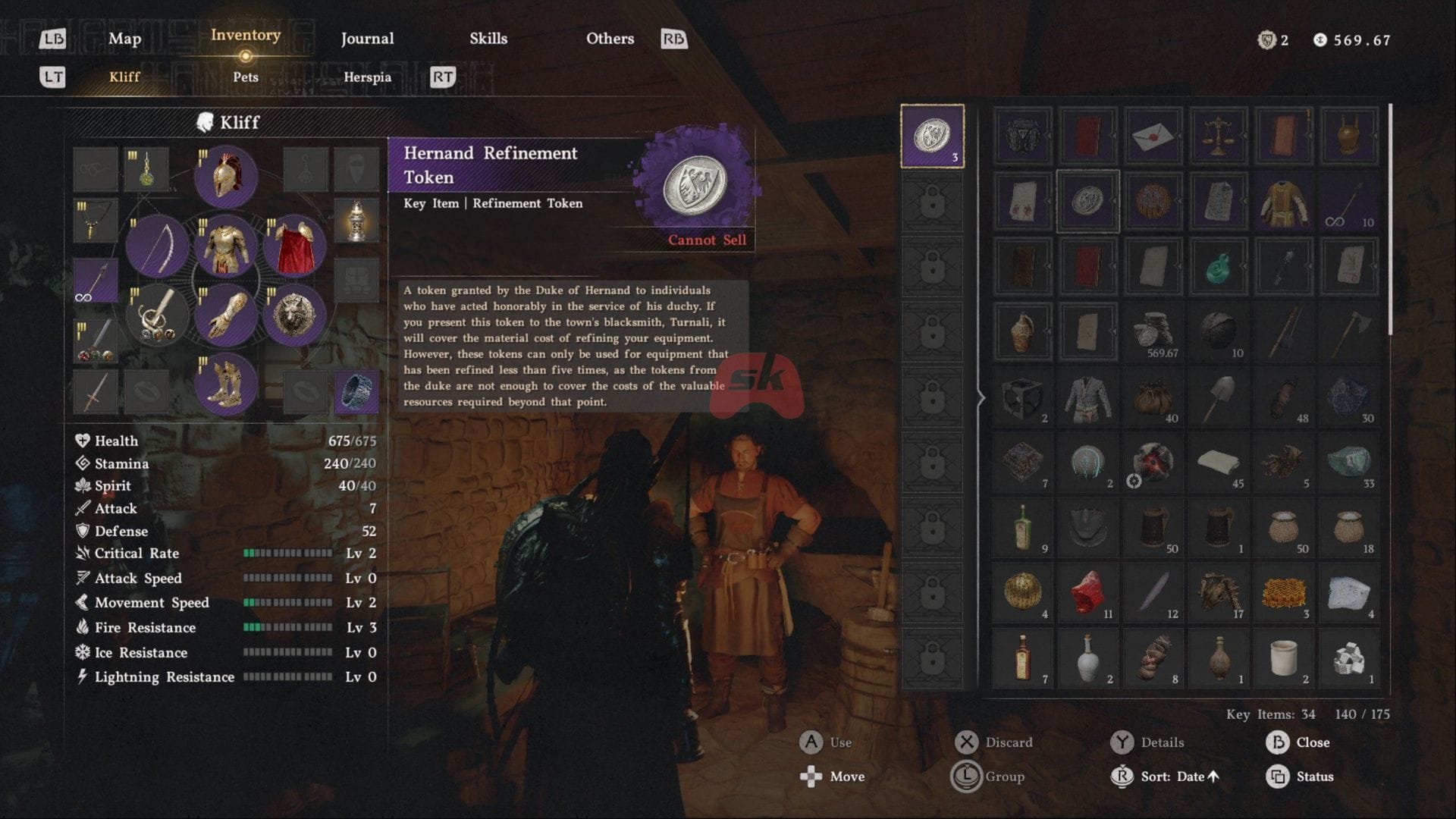Image resolution: width=1456 pixels, height=819 pixels.
Task: Select the sealed envelope letter item
Action: [1153, 136]
